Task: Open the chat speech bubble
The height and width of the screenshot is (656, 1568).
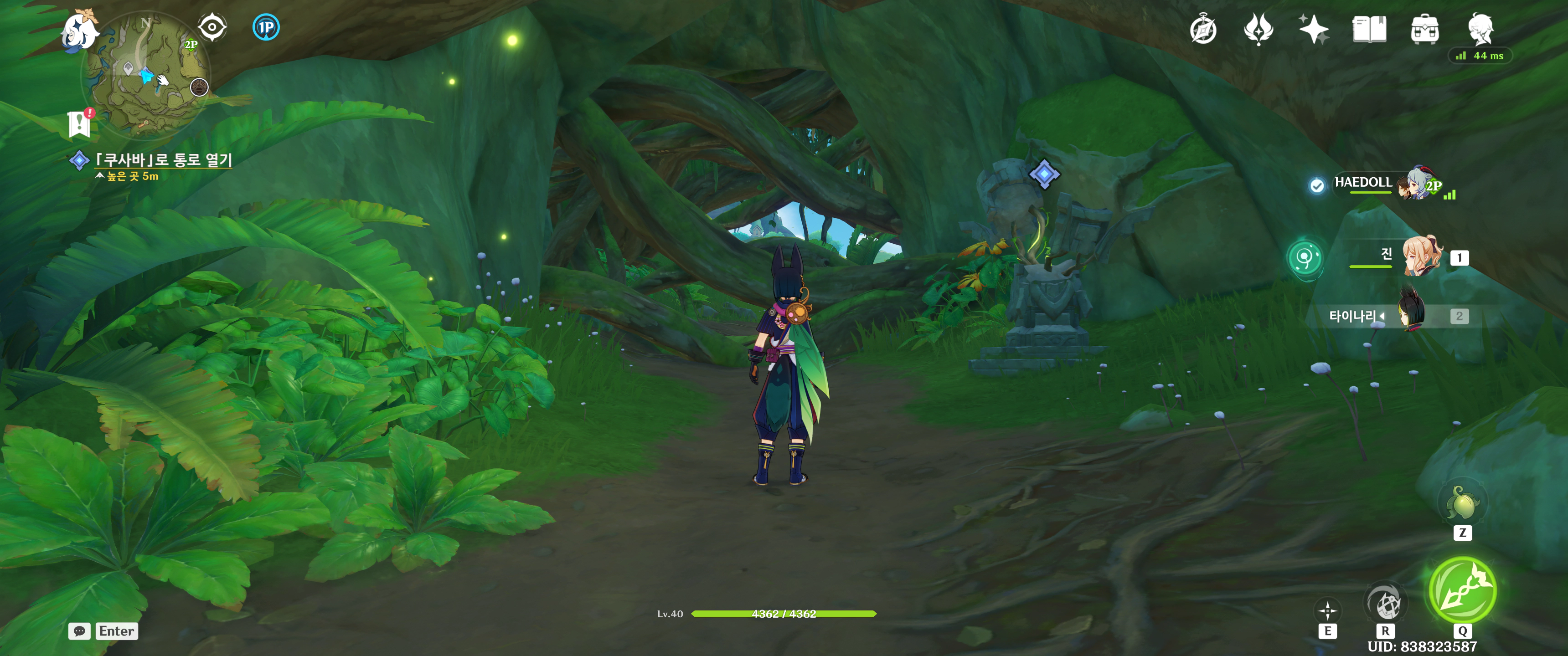Action: (x=80, y=631)
